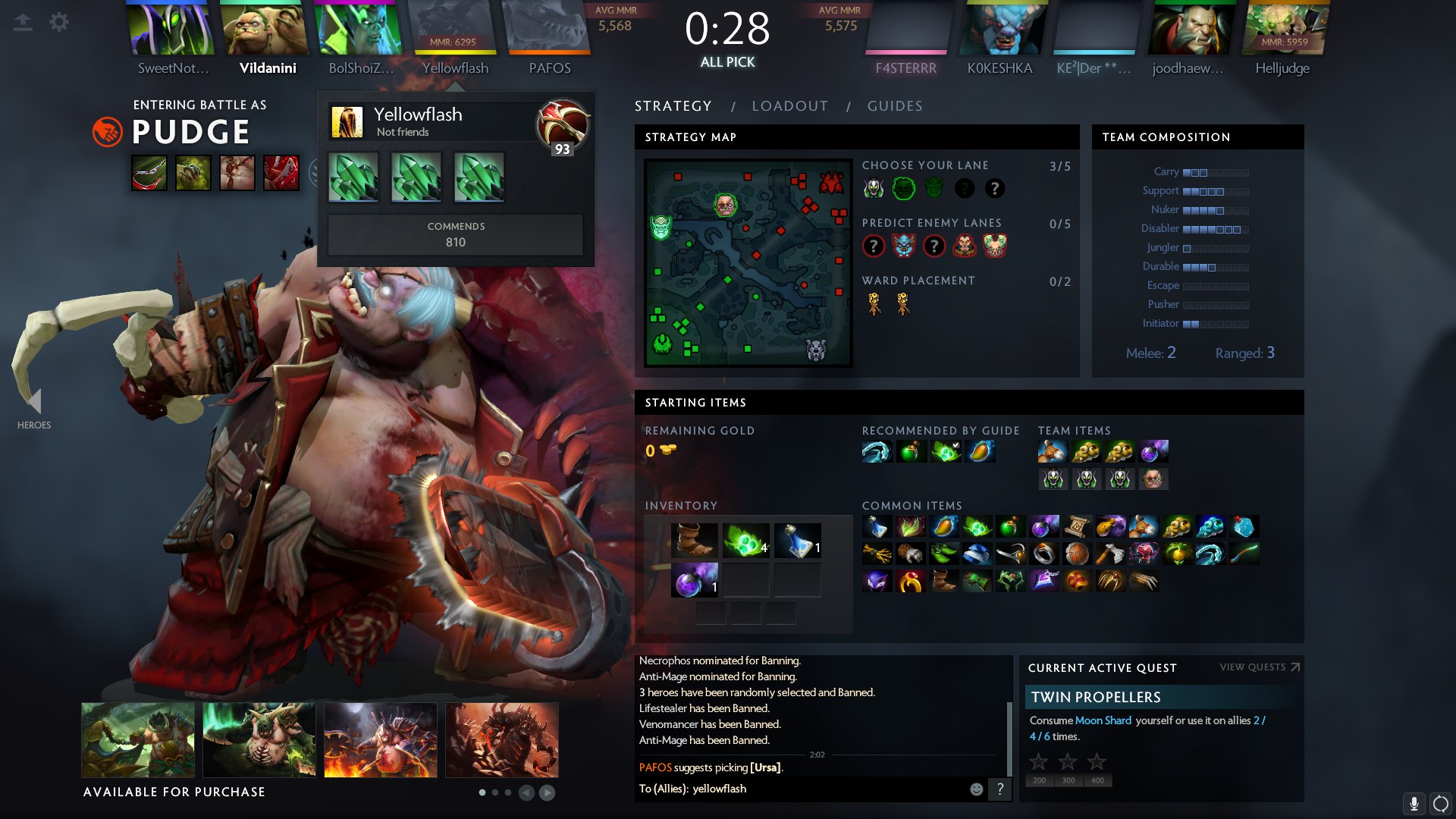Open the chat emoticon picker
Screen dimensions: 1456x819
pyautogui.click(x=977, y=789)
